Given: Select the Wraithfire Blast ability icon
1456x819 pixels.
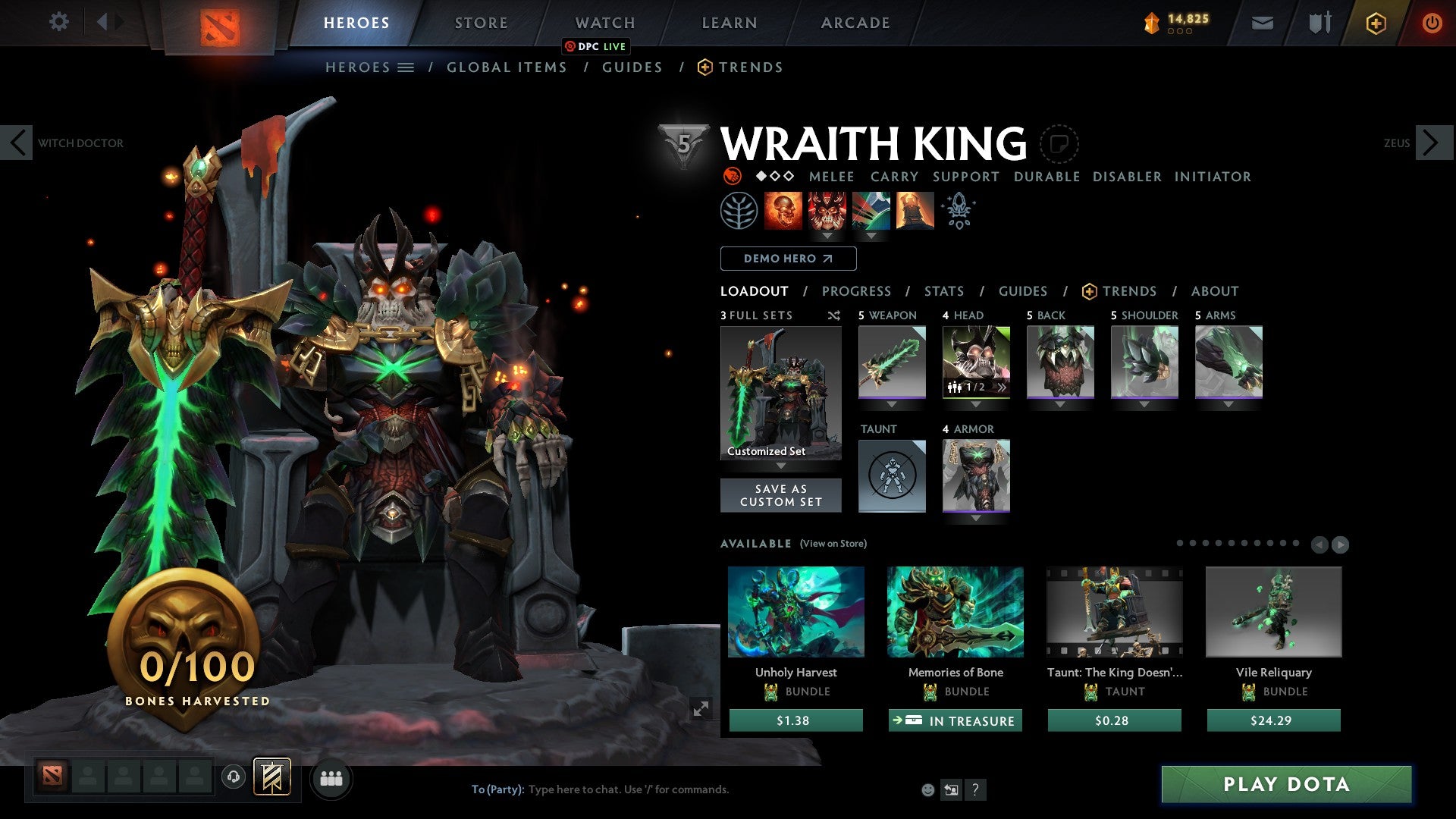Looking at the screenshot, I should pyautogui.click(x=785, y=211).
